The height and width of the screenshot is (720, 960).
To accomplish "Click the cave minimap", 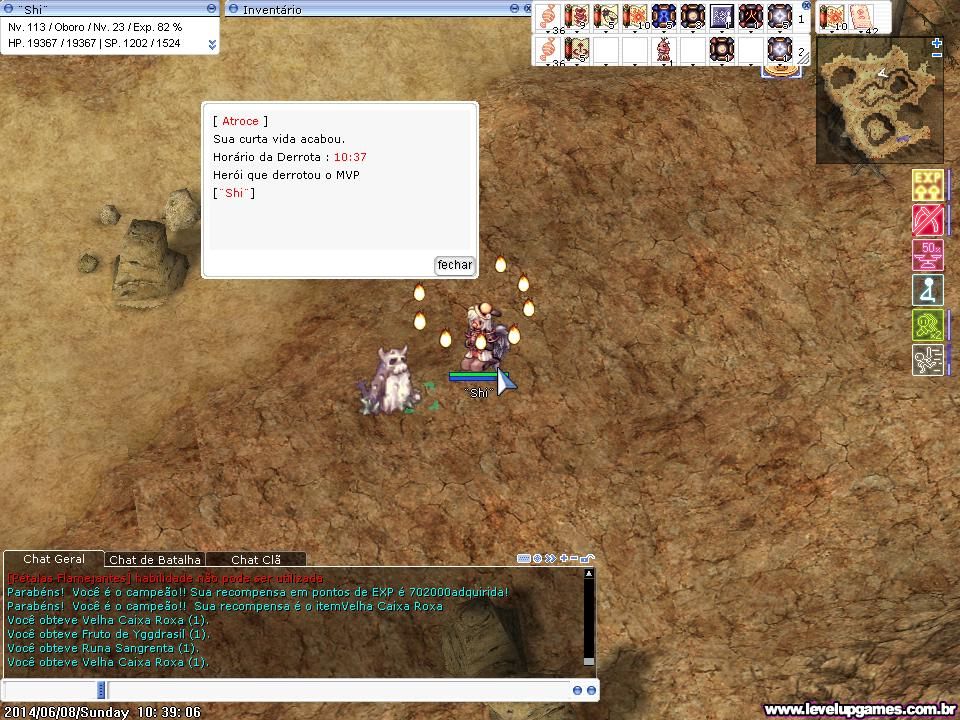I will pyautogui.click(x=878, y=100).
